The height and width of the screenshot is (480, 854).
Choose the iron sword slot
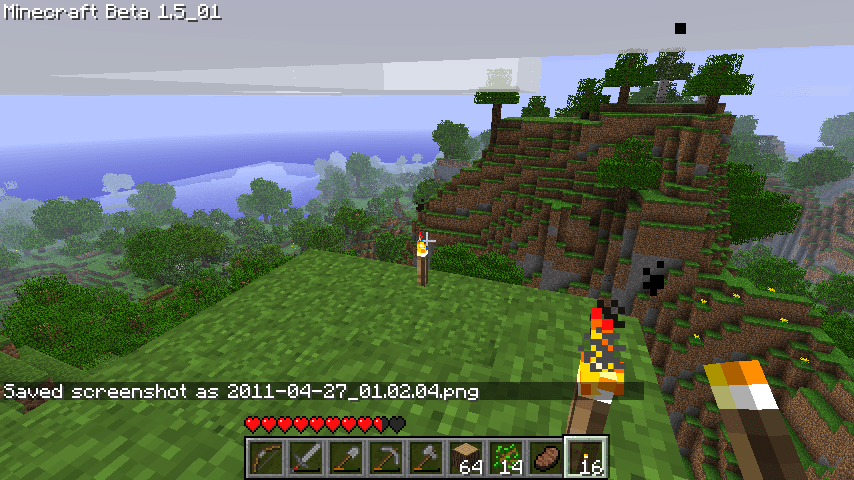coord(305,458)
